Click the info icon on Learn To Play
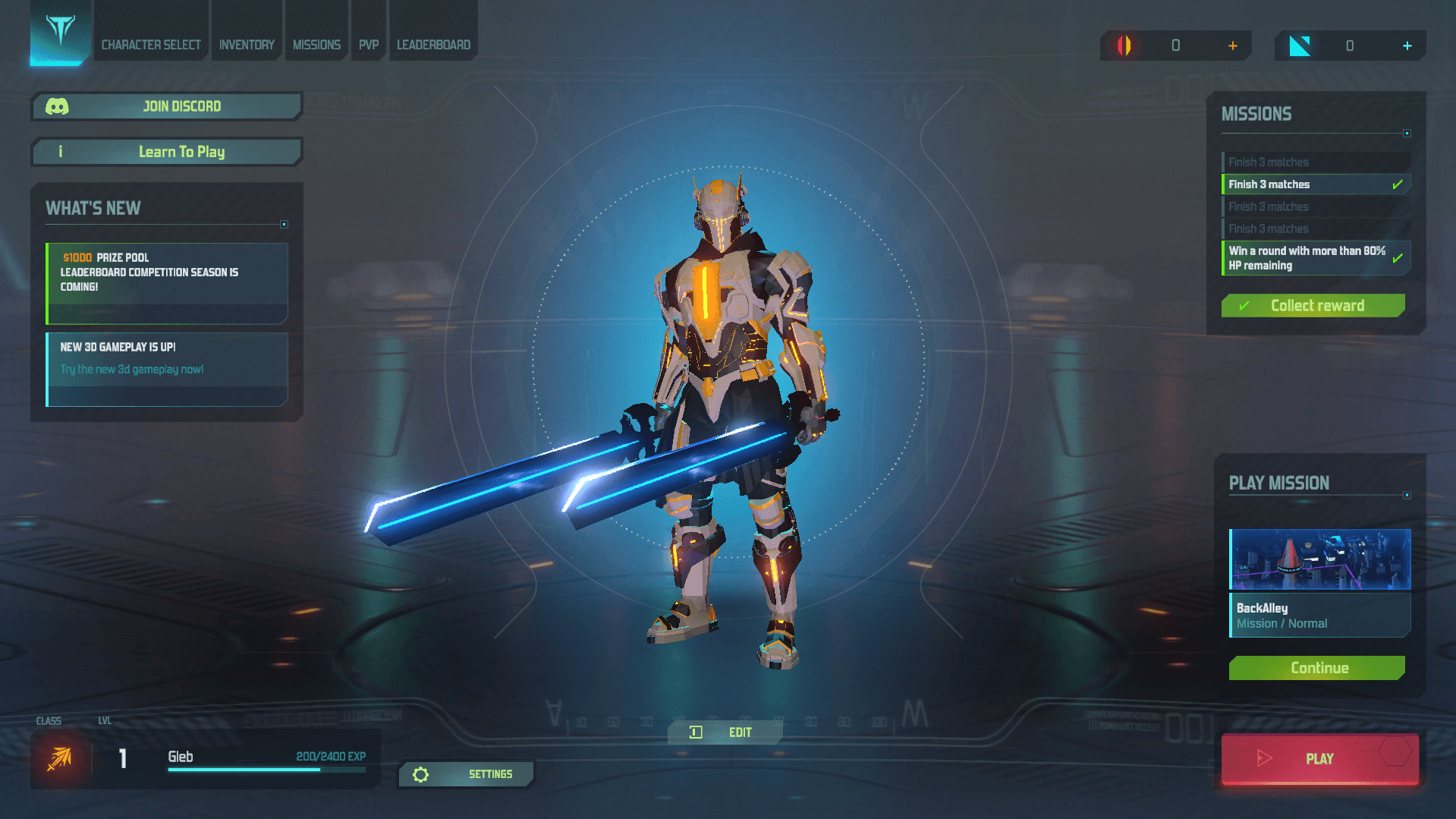 (60, 152)
